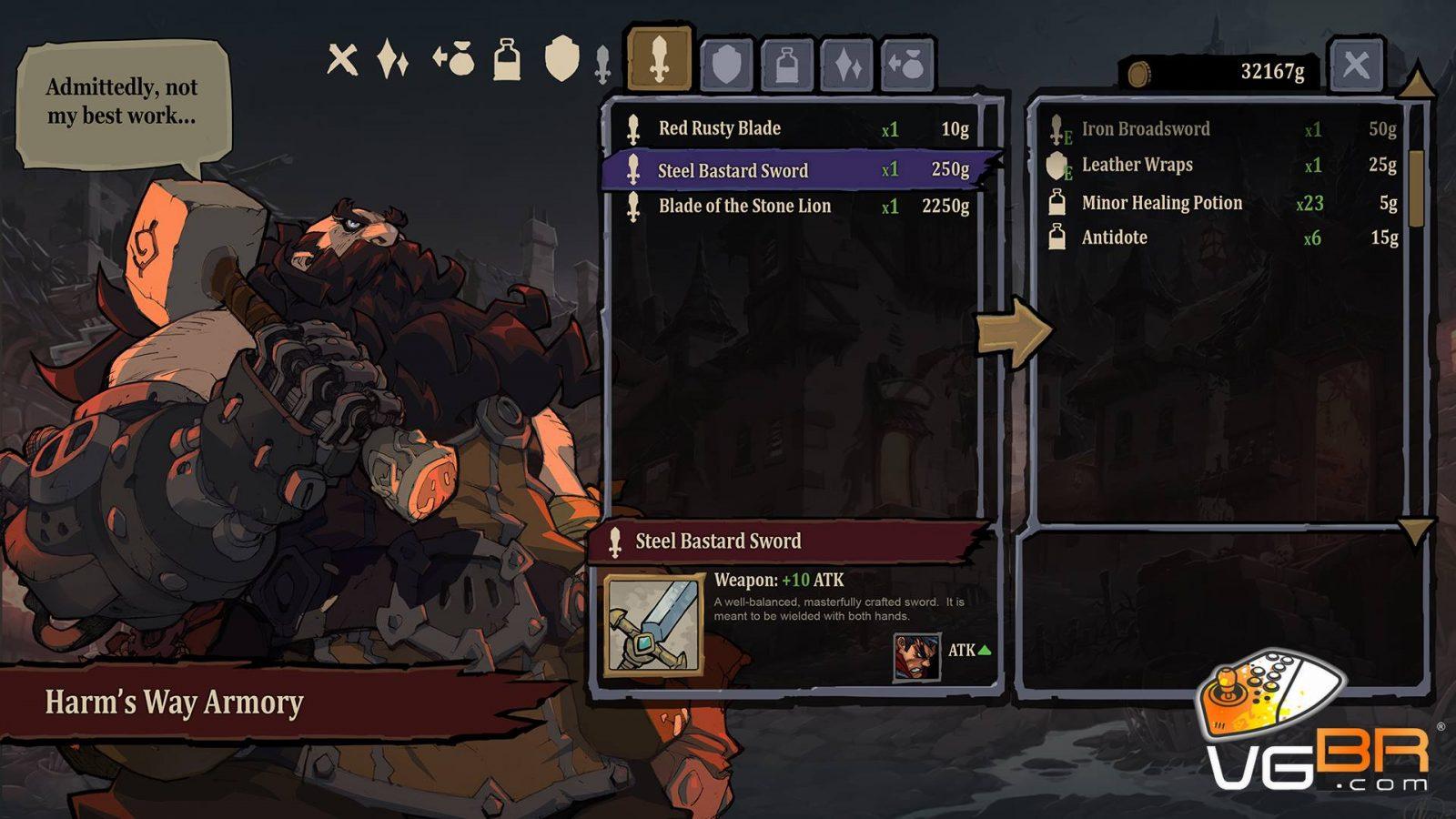Close the shop with the X button
Viewport: 1456px width, 819px height.
[1356, 65]
